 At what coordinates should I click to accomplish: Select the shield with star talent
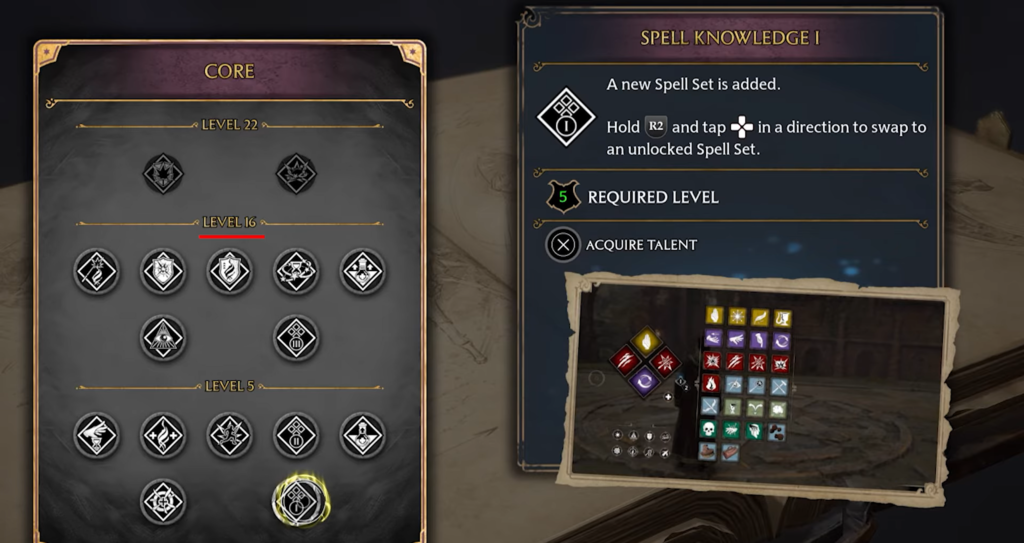coord(162,271)
